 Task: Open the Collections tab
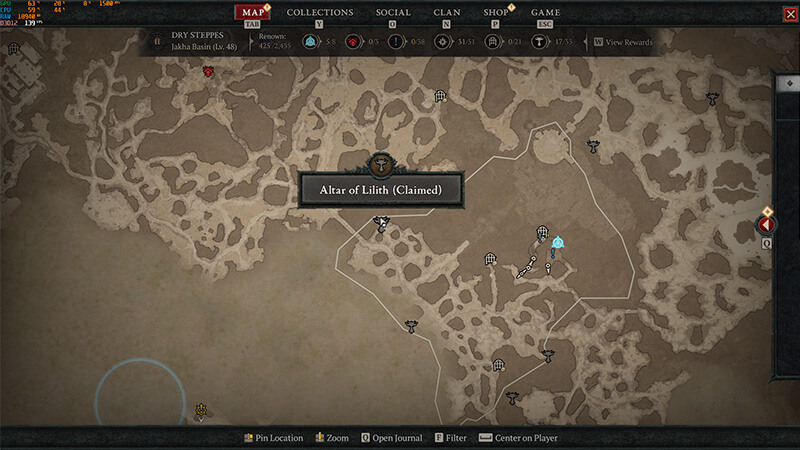[320, 13]
